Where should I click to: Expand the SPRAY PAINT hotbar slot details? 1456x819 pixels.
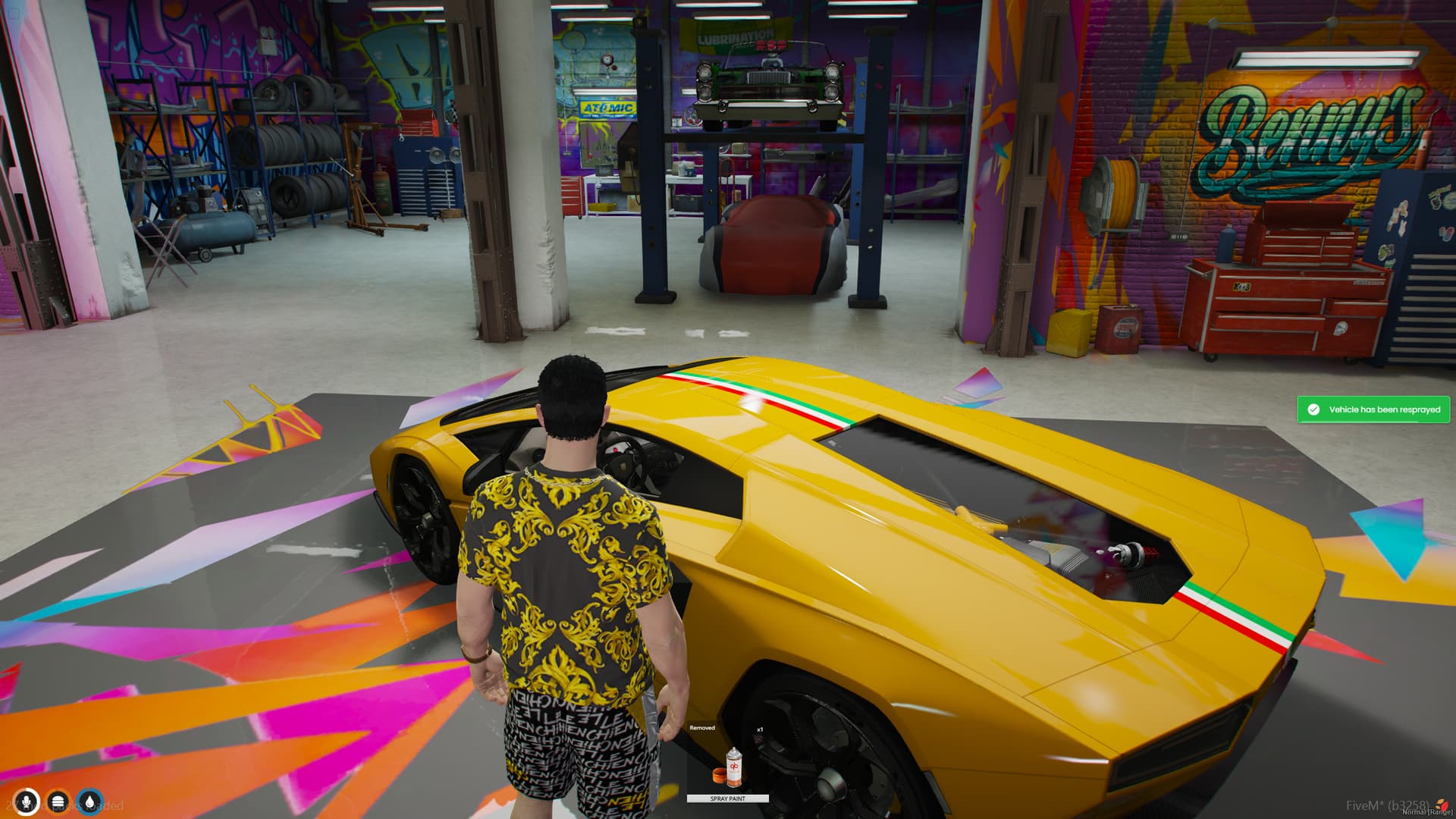click(726, 798)
